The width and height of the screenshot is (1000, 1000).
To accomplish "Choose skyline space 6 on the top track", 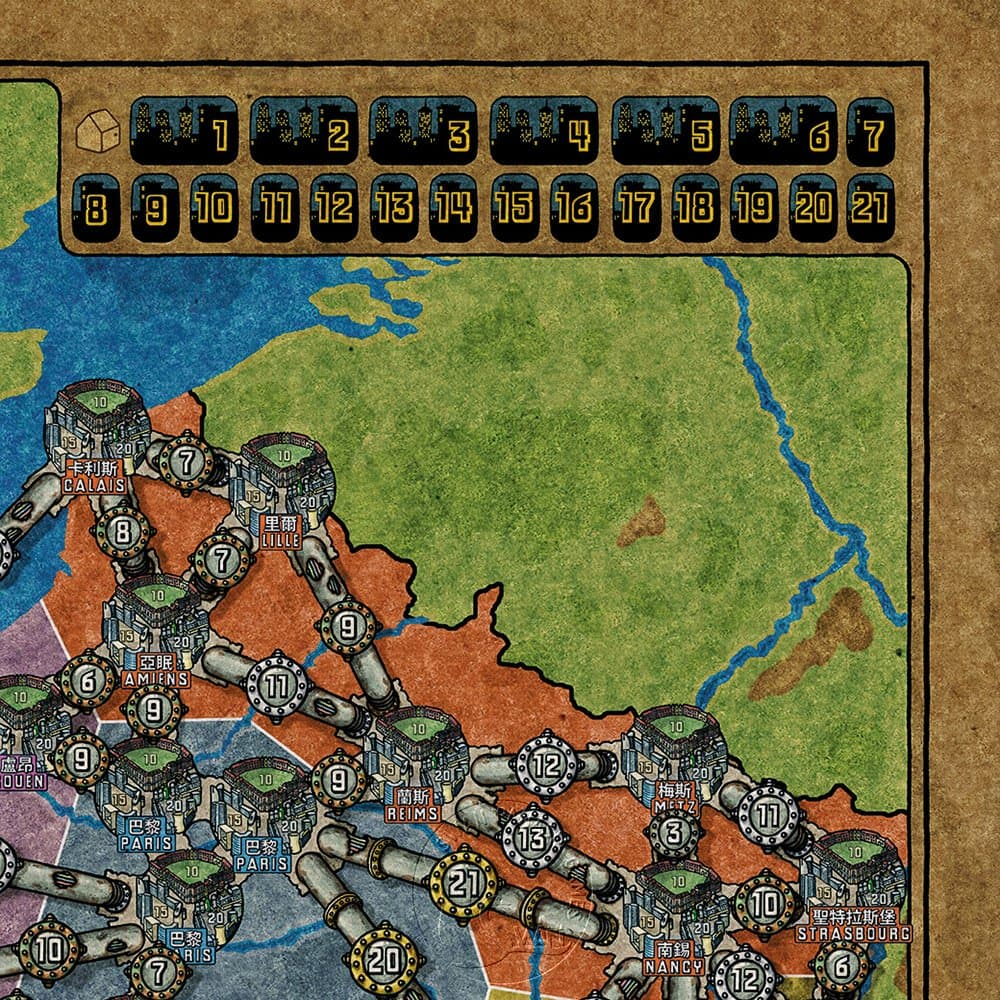I will pos(783,131).
